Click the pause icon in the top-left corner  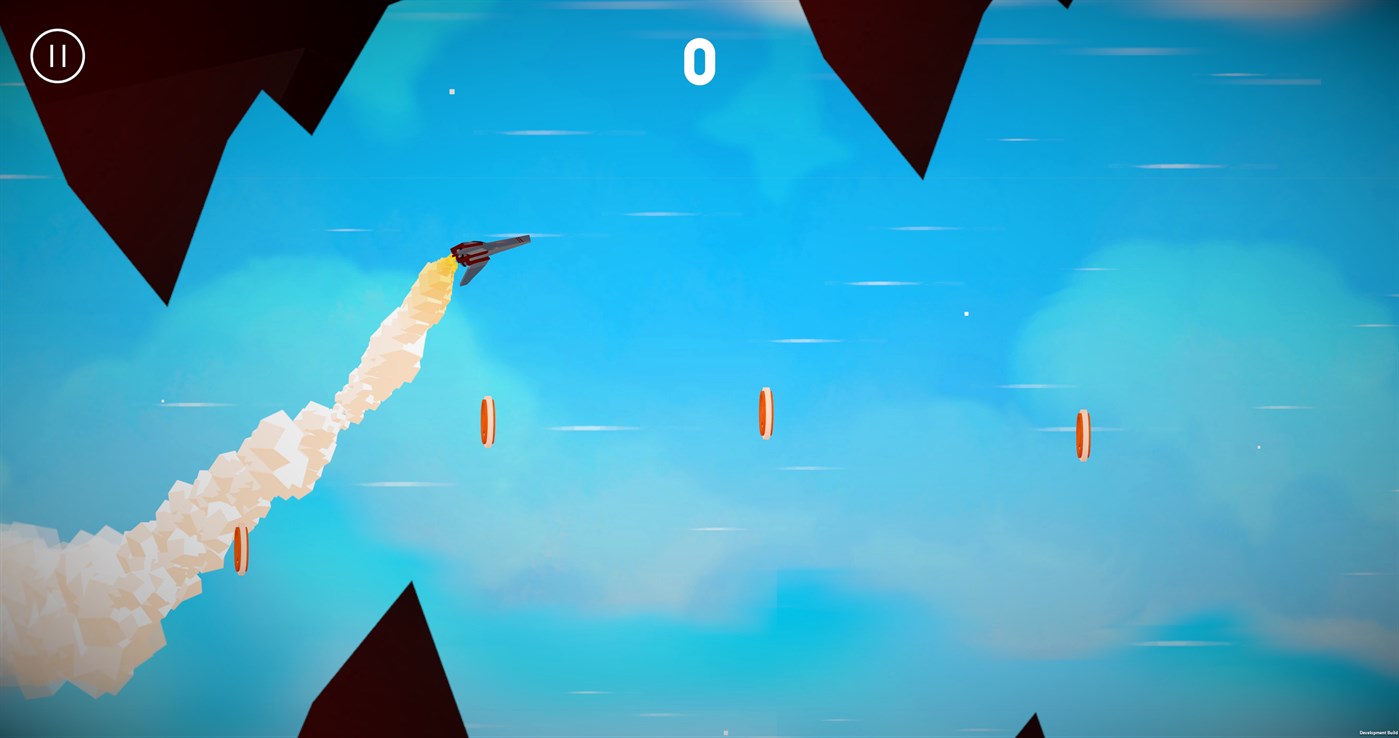point(56,55)
